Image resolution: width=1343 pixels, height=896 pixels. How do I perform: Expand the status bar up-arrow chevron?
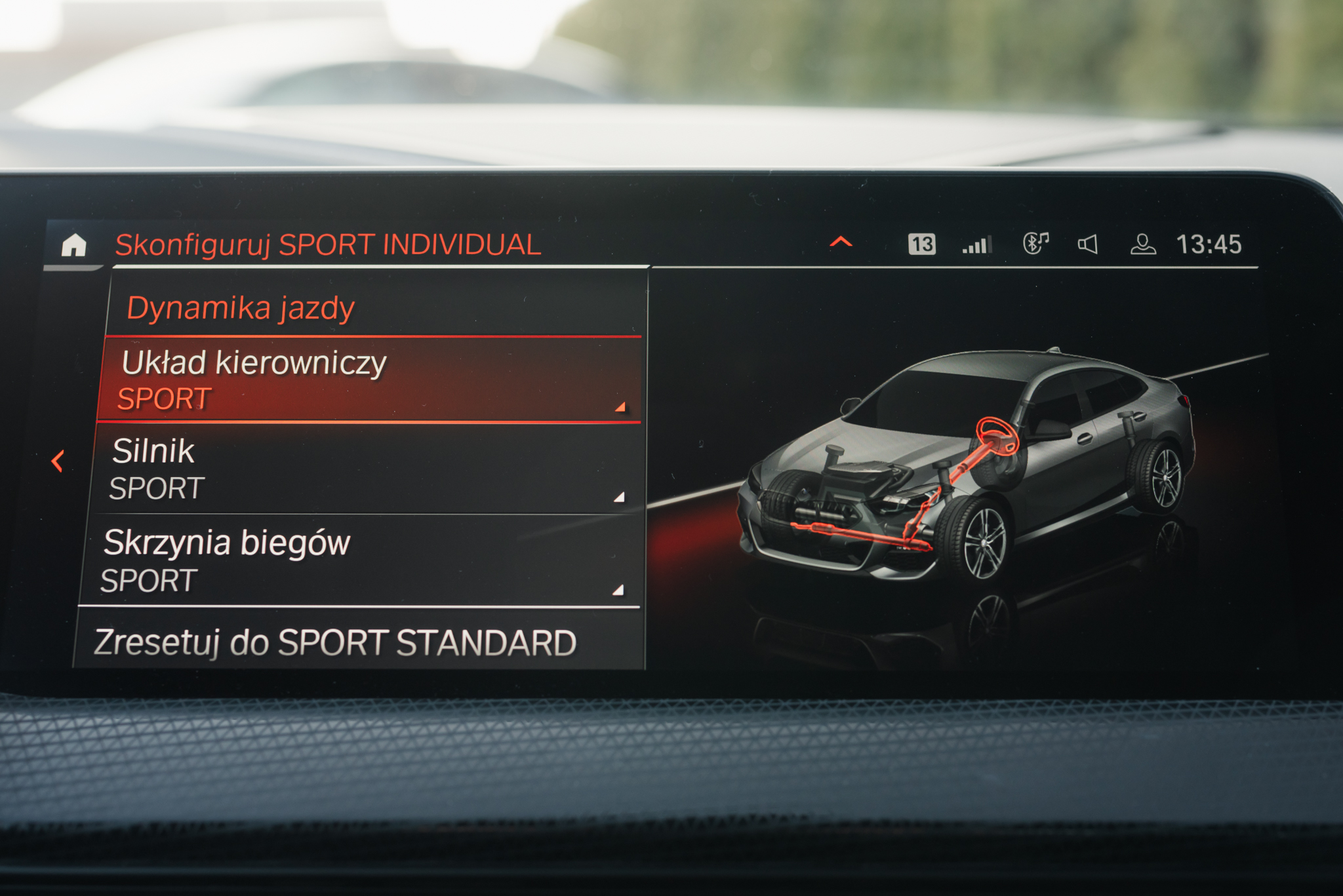(x=841, y=243)
